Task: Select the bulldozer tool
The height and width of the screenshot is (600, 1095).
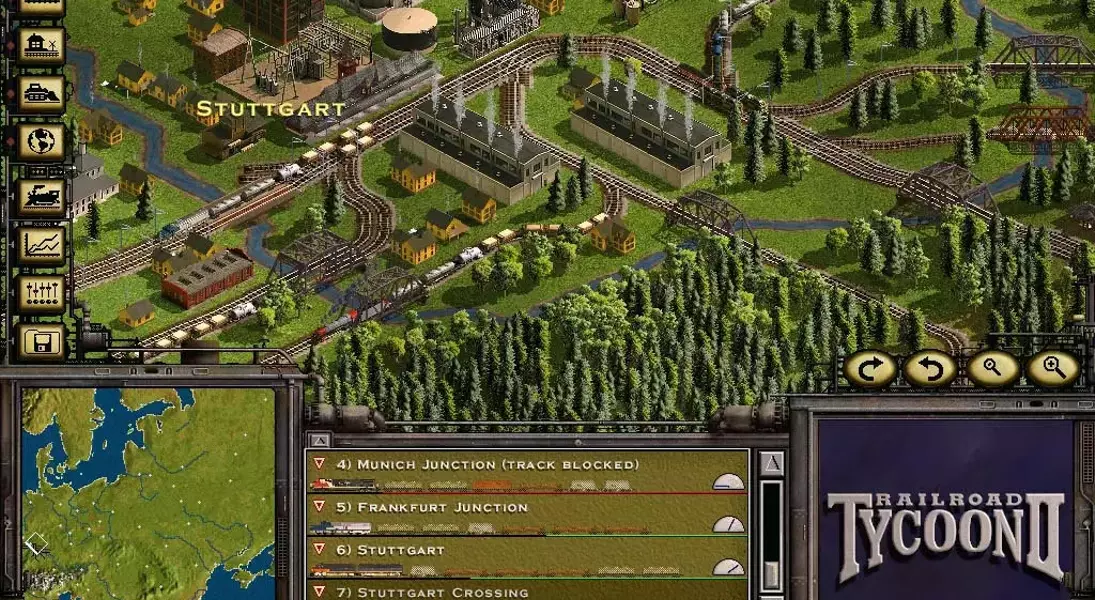Action: click(x=41, y=94)
